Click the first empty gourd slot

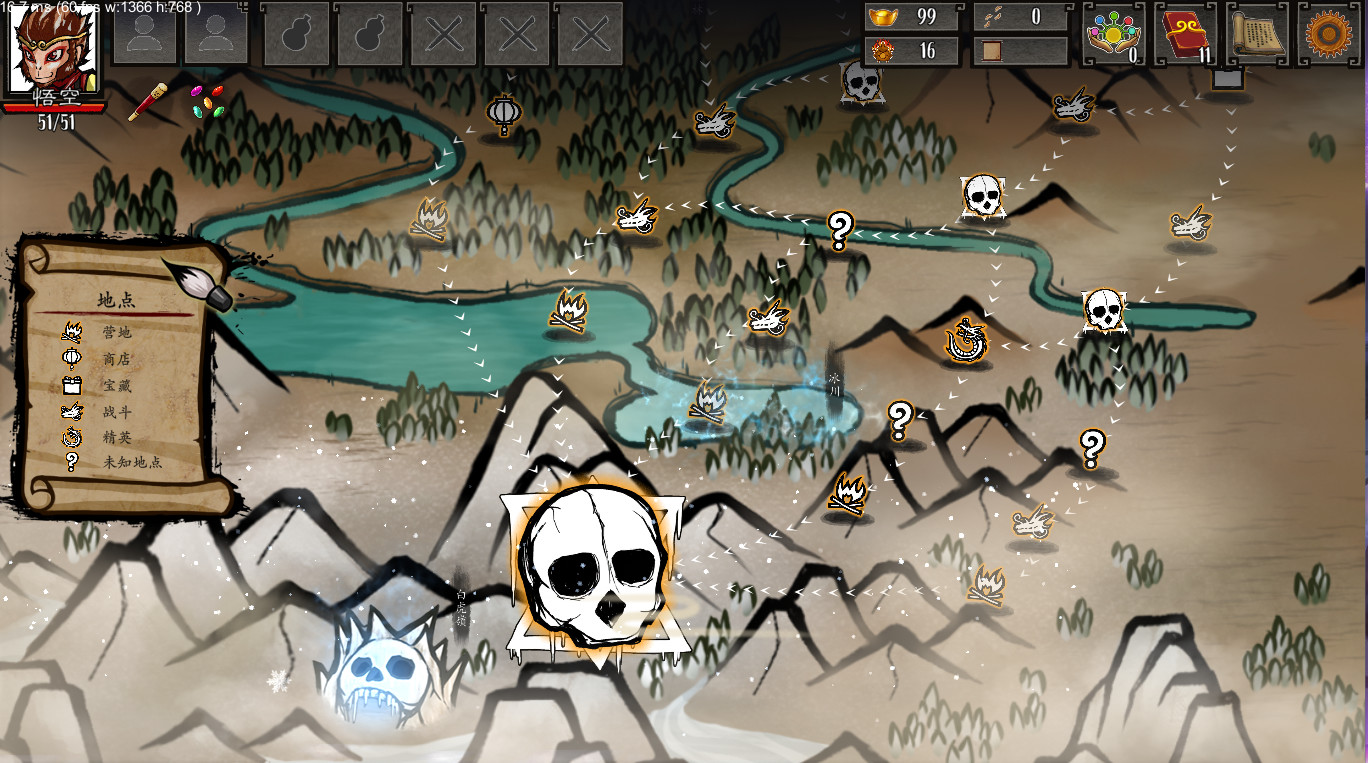coord(295,34)
